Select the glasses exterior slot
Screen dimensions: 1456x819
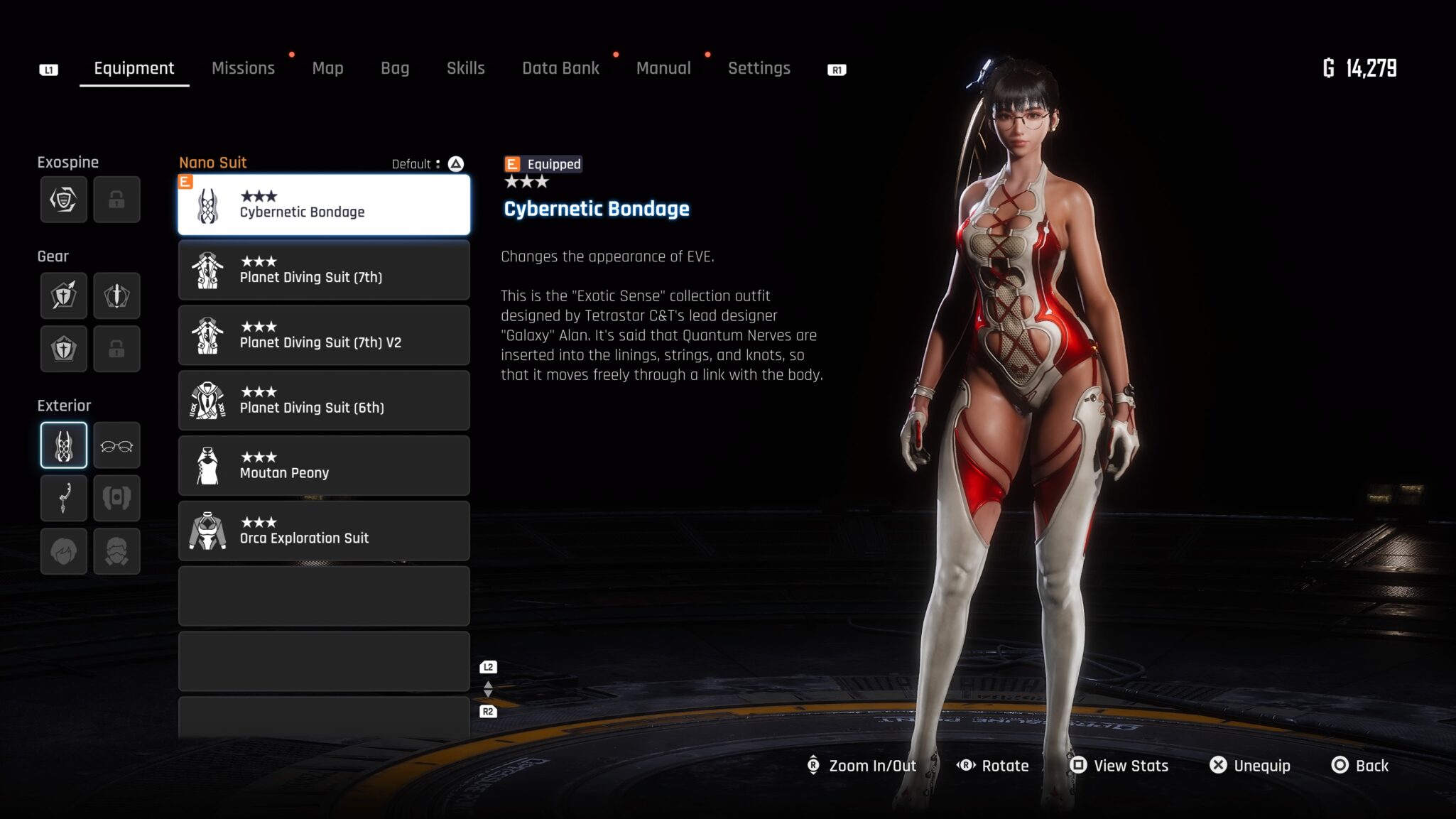pos(116,446)
